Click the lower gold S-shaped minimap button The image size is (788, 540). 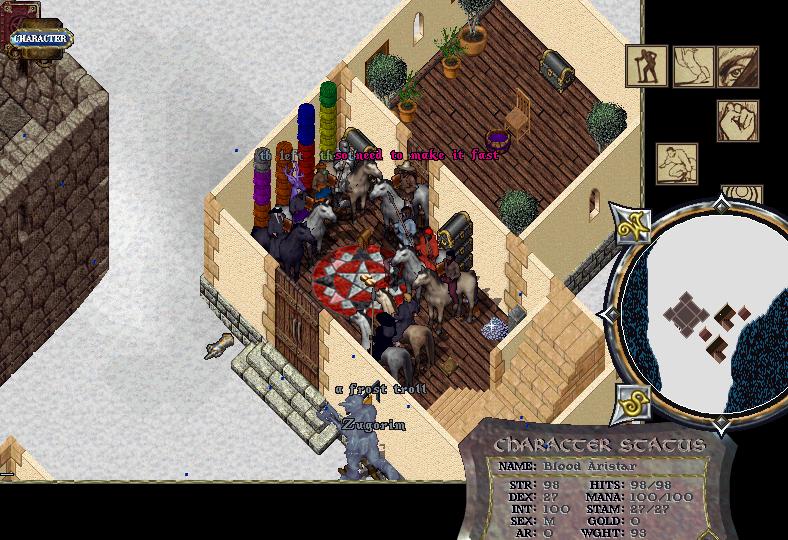pyautogui.click(x=633, y=404)
